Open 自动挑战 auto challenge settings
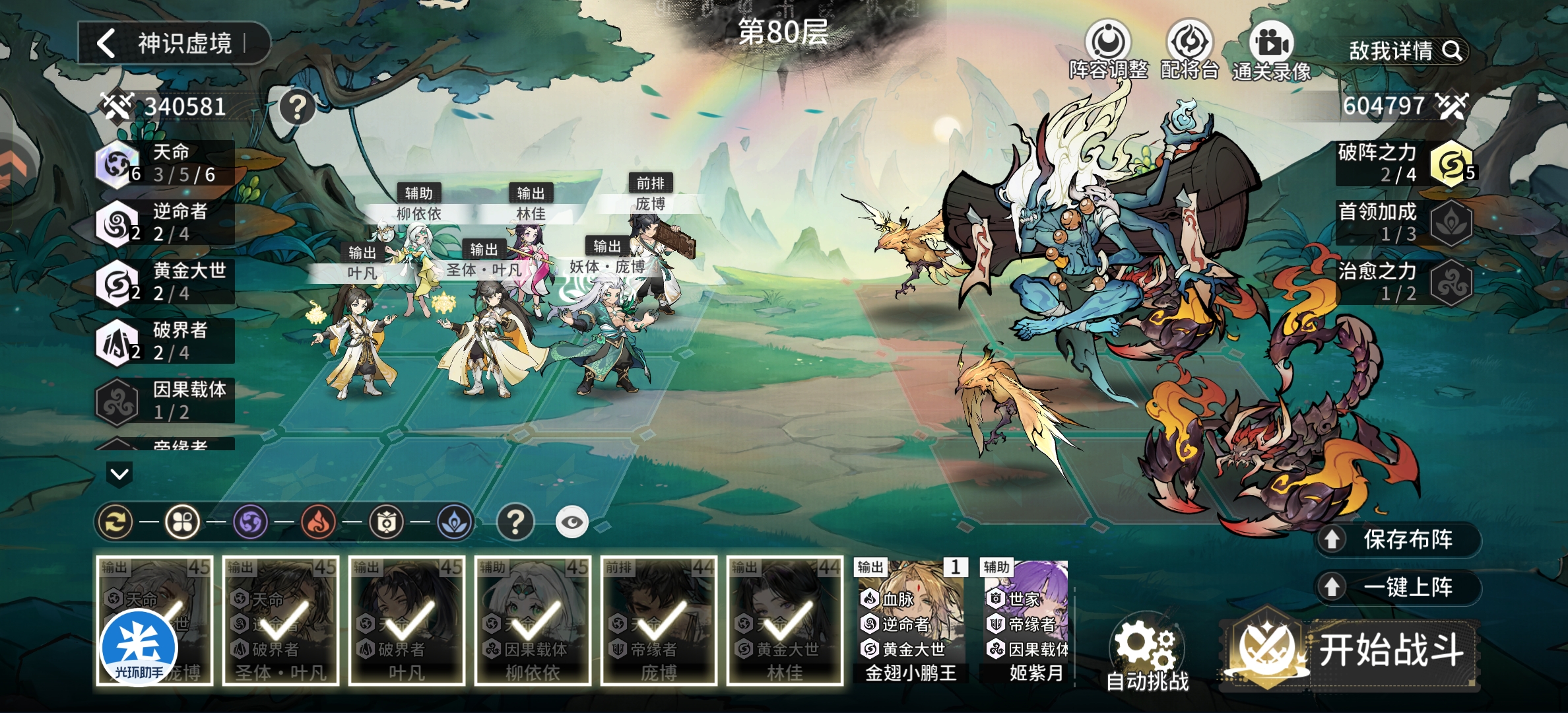This screenshot has height=713, width=1568. (x=1147, y=654)
